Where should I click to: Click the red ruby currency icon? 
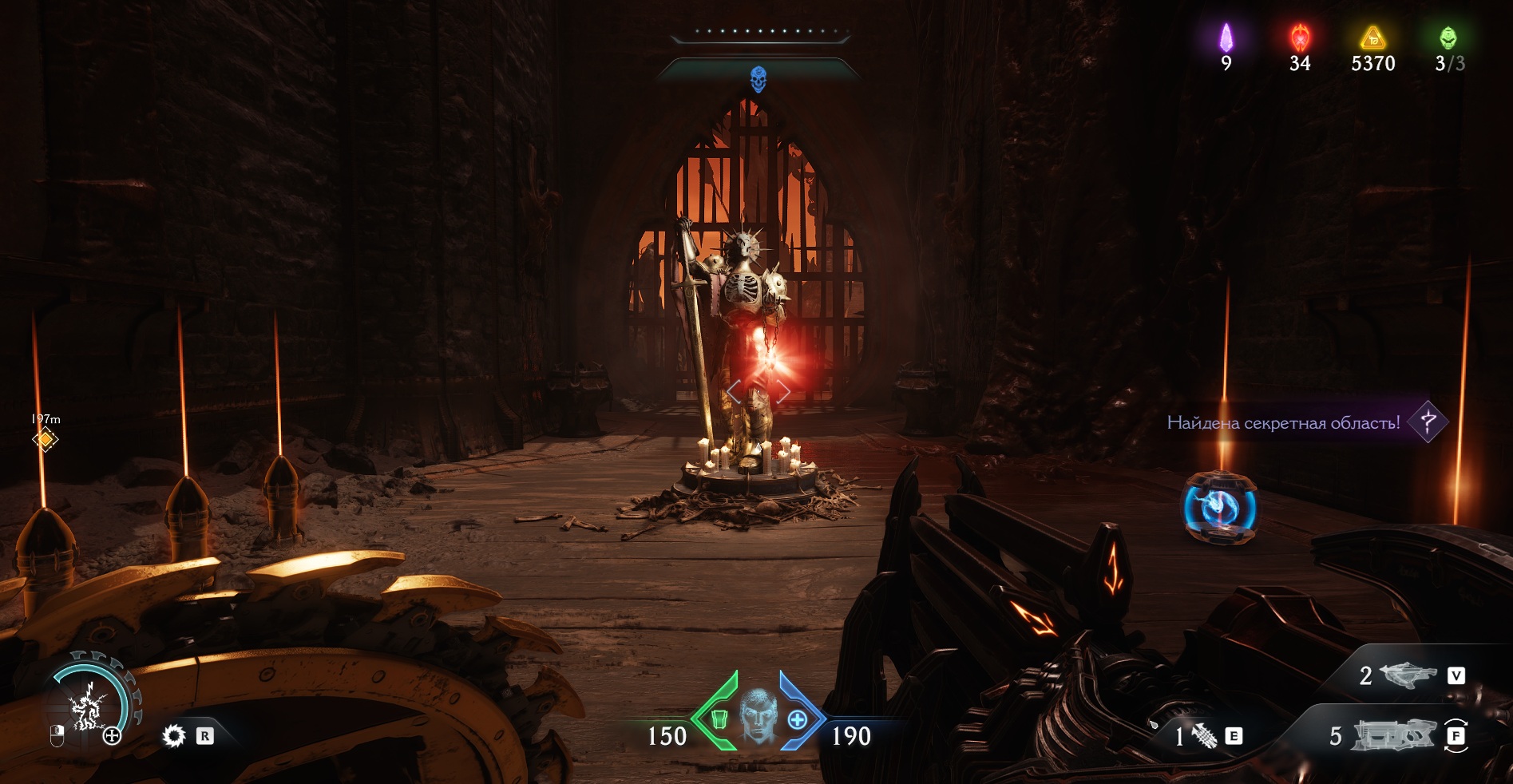tap(1300, 38)
